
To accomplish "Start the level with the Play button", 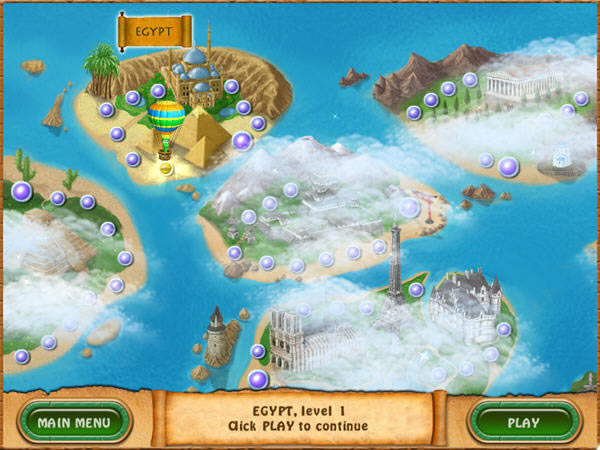I will point(523,421).
